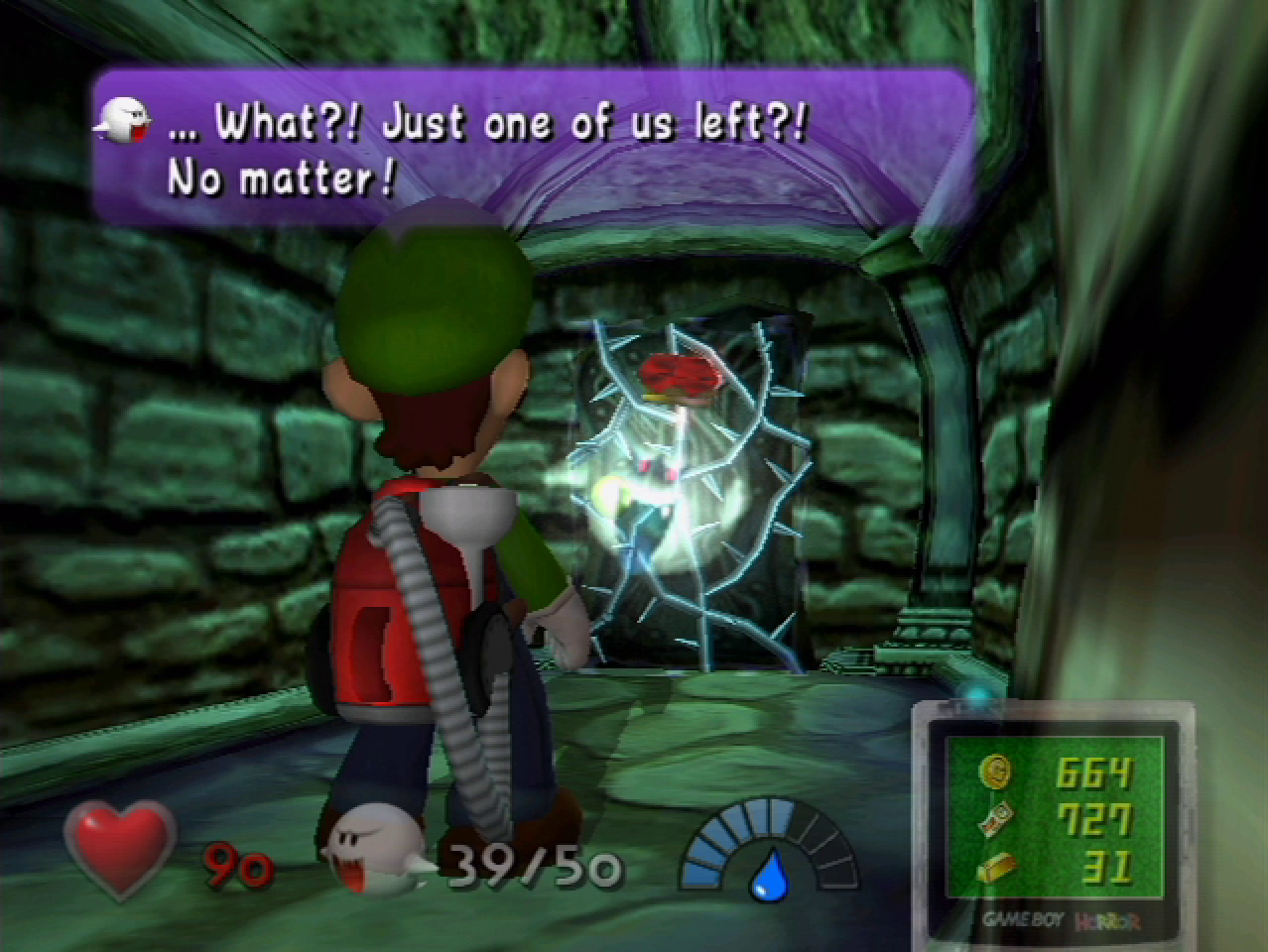Select the gold coin icon
The width and height of the screenshot is (1268, 952).
click(x=994, y=772)
